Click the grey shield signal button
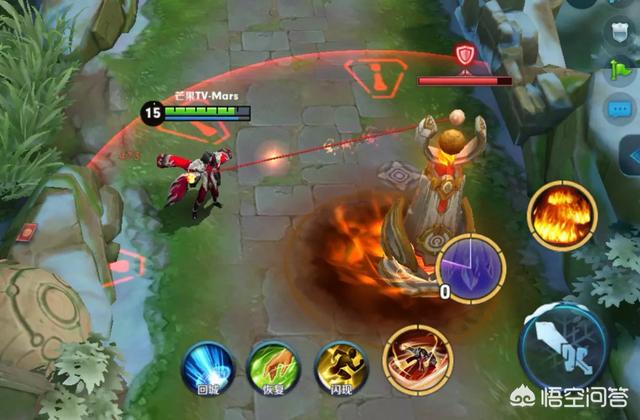The image size is (640, 420). 617,29
